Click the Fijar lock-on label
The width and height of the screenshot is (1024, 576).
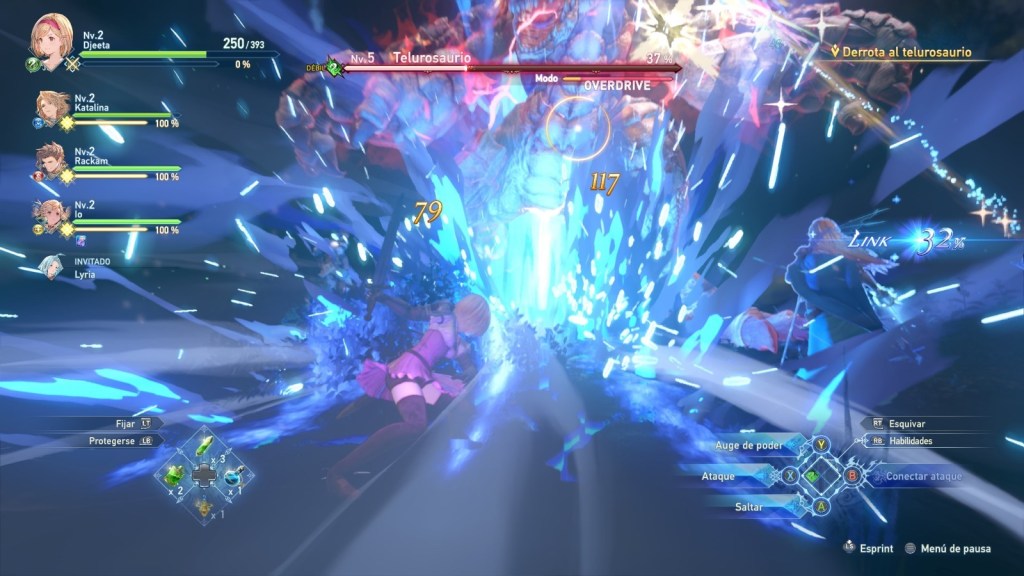(124, 423)
